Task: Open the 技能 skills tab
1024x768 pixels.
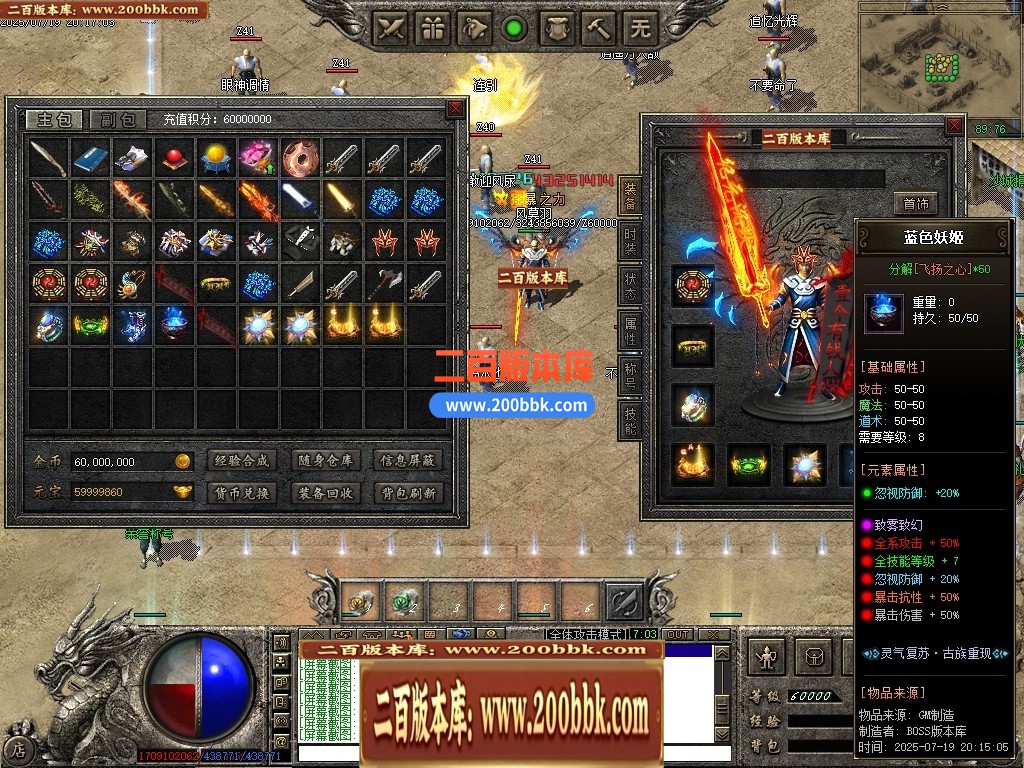Action: pos(630,420)
